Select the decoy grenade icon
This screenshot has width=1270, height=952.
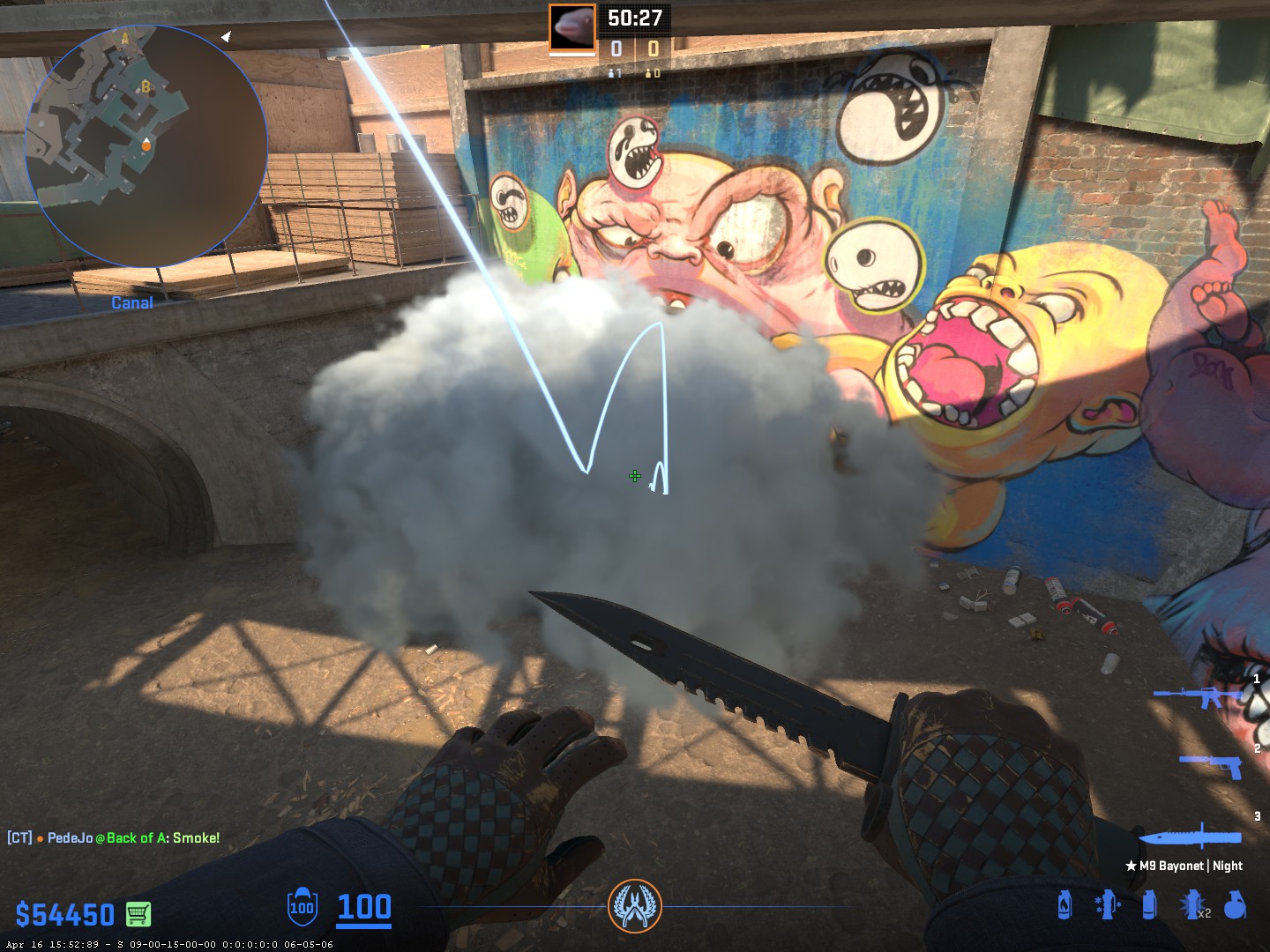click(x=1107, y=904)
